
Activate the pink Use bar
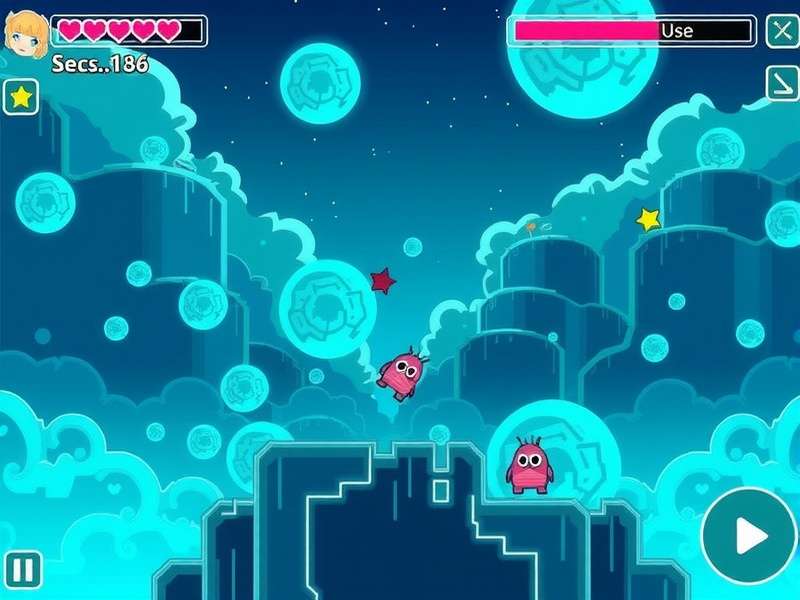pos(632,31)
